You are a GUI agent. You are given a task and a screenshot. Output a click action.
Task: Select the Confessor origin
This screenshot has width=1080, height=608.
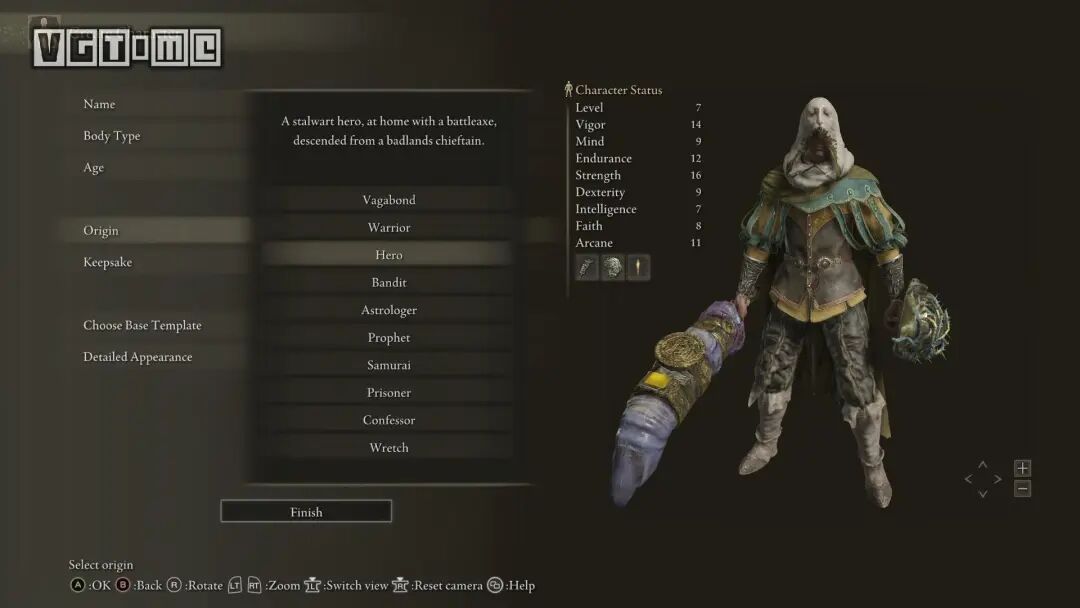click(x=388, y=420)
